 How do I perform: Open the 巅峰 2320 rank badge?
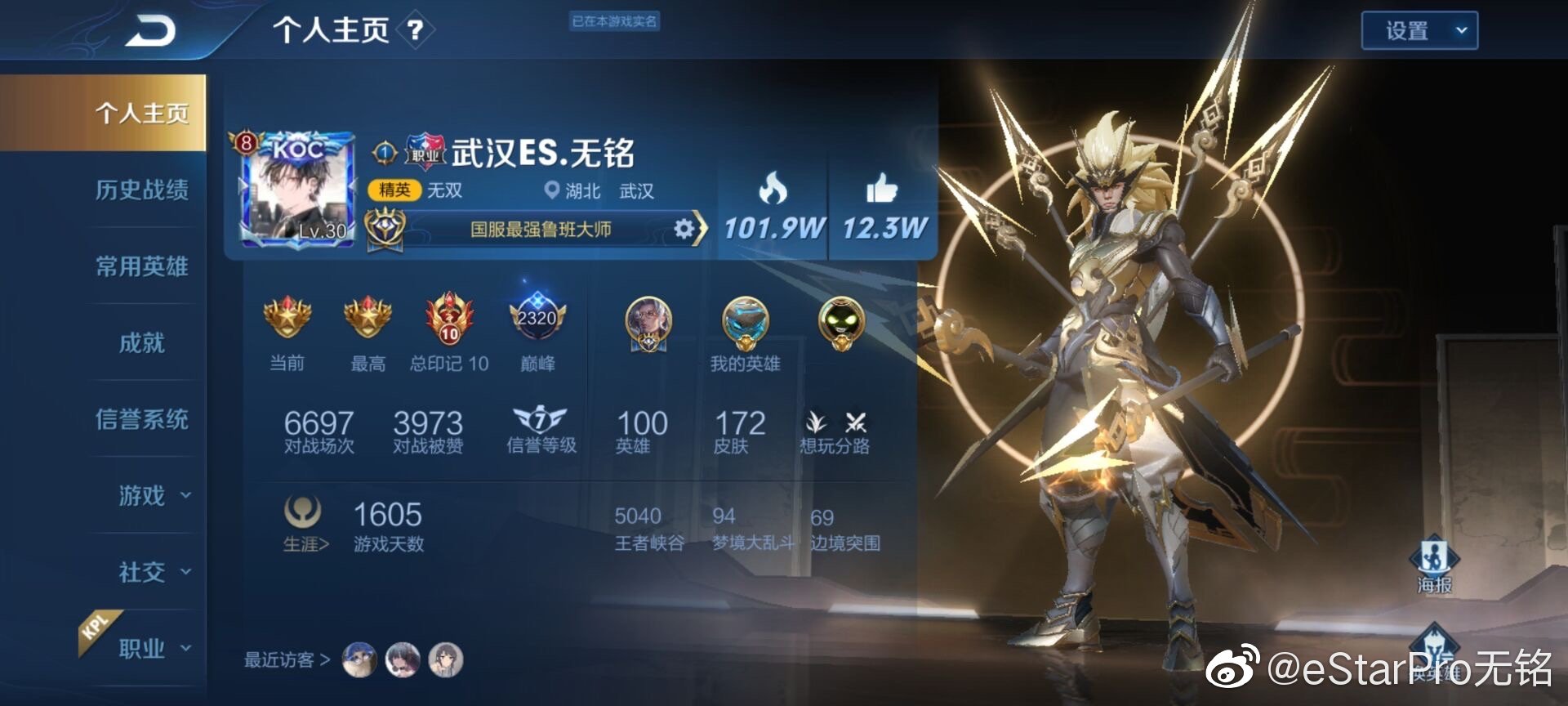[x=537, y=319]
